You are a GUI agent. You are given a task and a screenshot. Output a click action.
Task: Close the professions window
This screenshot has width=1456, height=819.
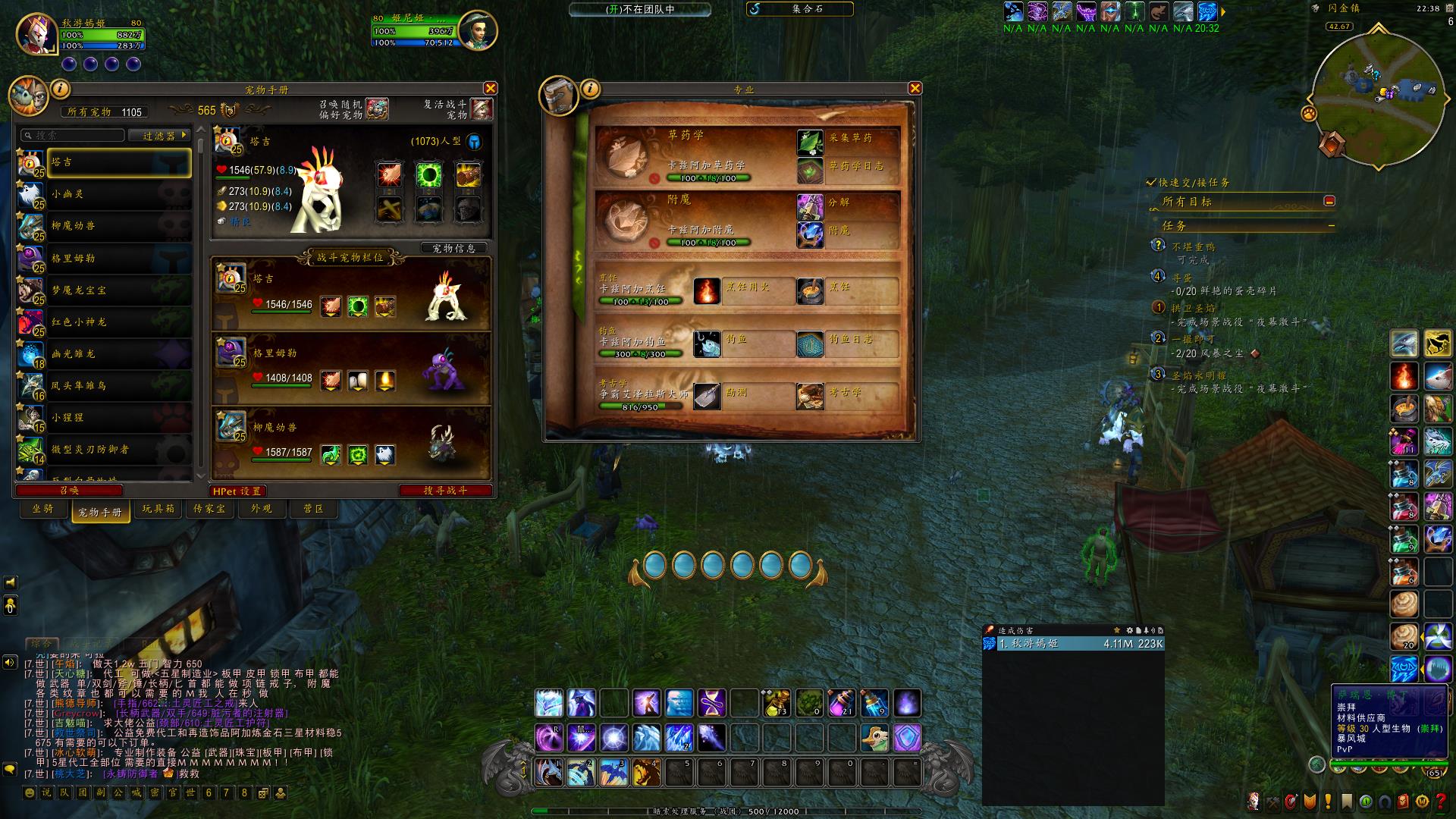[x=915, y=89]
